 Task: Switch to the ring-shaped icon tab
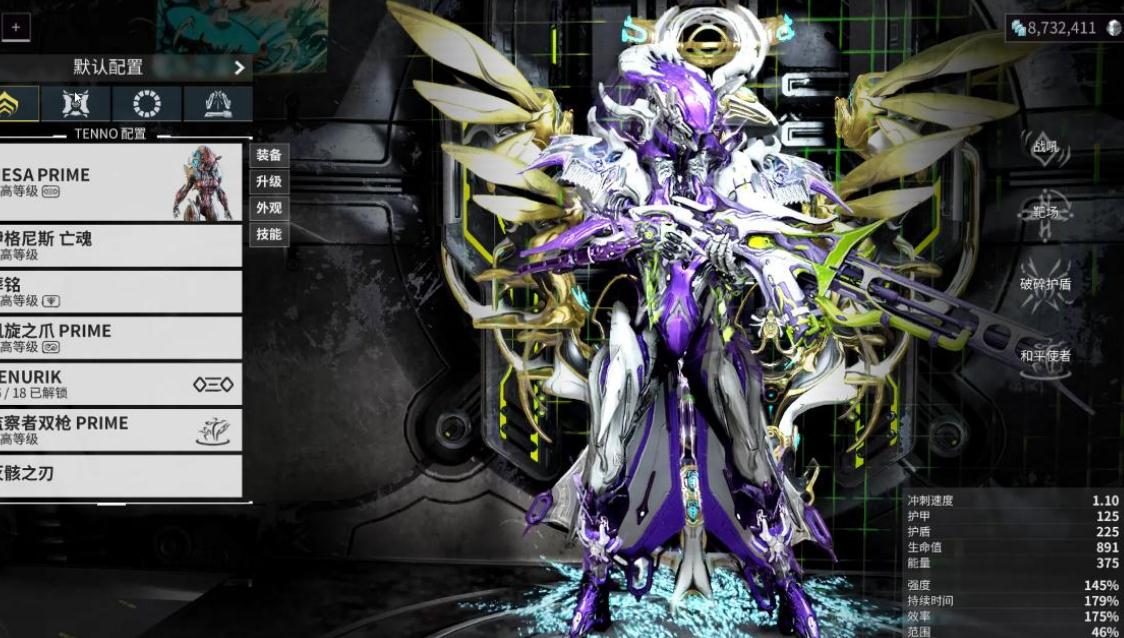pyautogui.click(x=147, y=104)
